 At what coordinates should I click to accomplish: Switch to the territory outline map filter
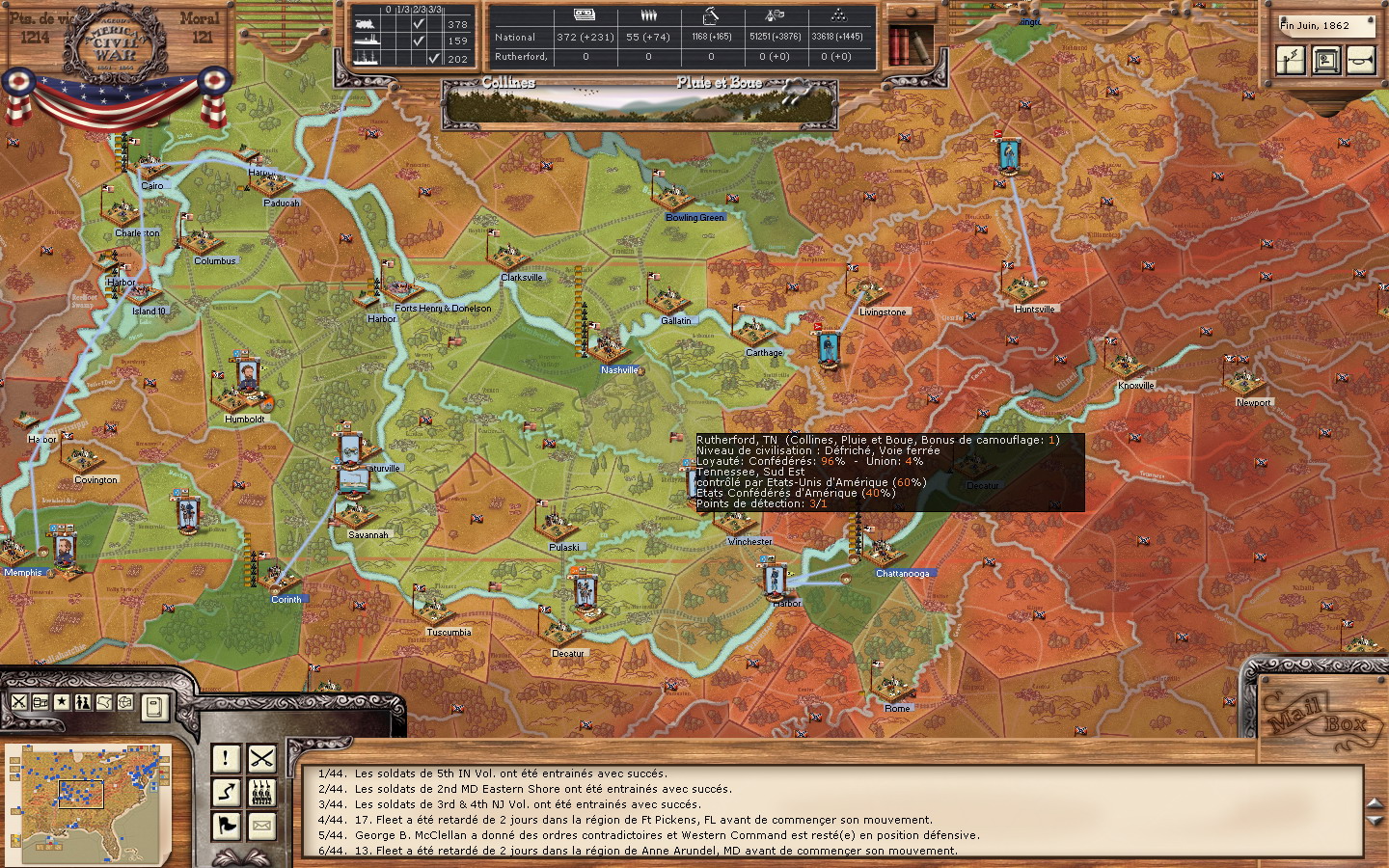click(x=104, y=702)
